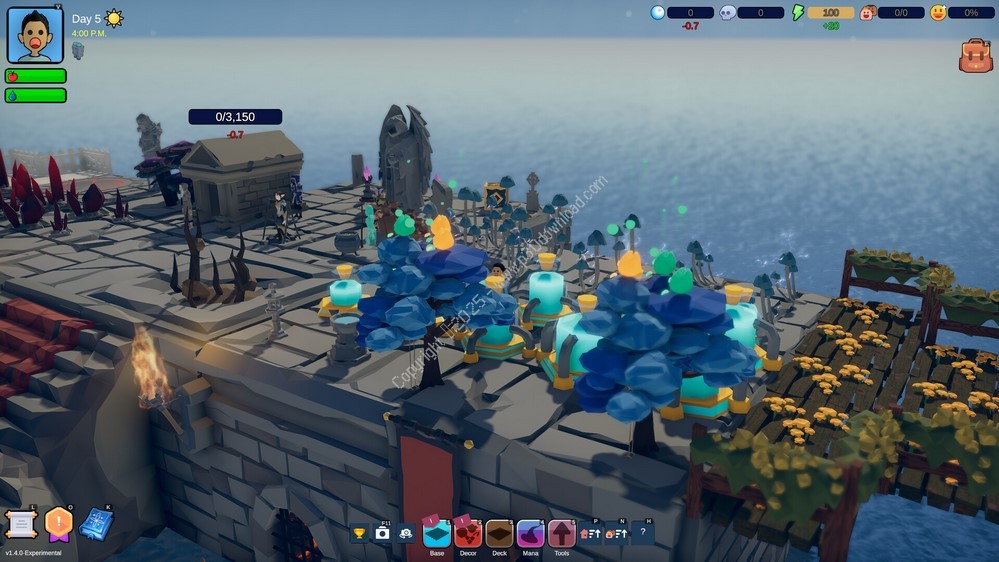Screen dimensions: 999x562
Task: Open the scroll log icon
Action: click(20, 524)
